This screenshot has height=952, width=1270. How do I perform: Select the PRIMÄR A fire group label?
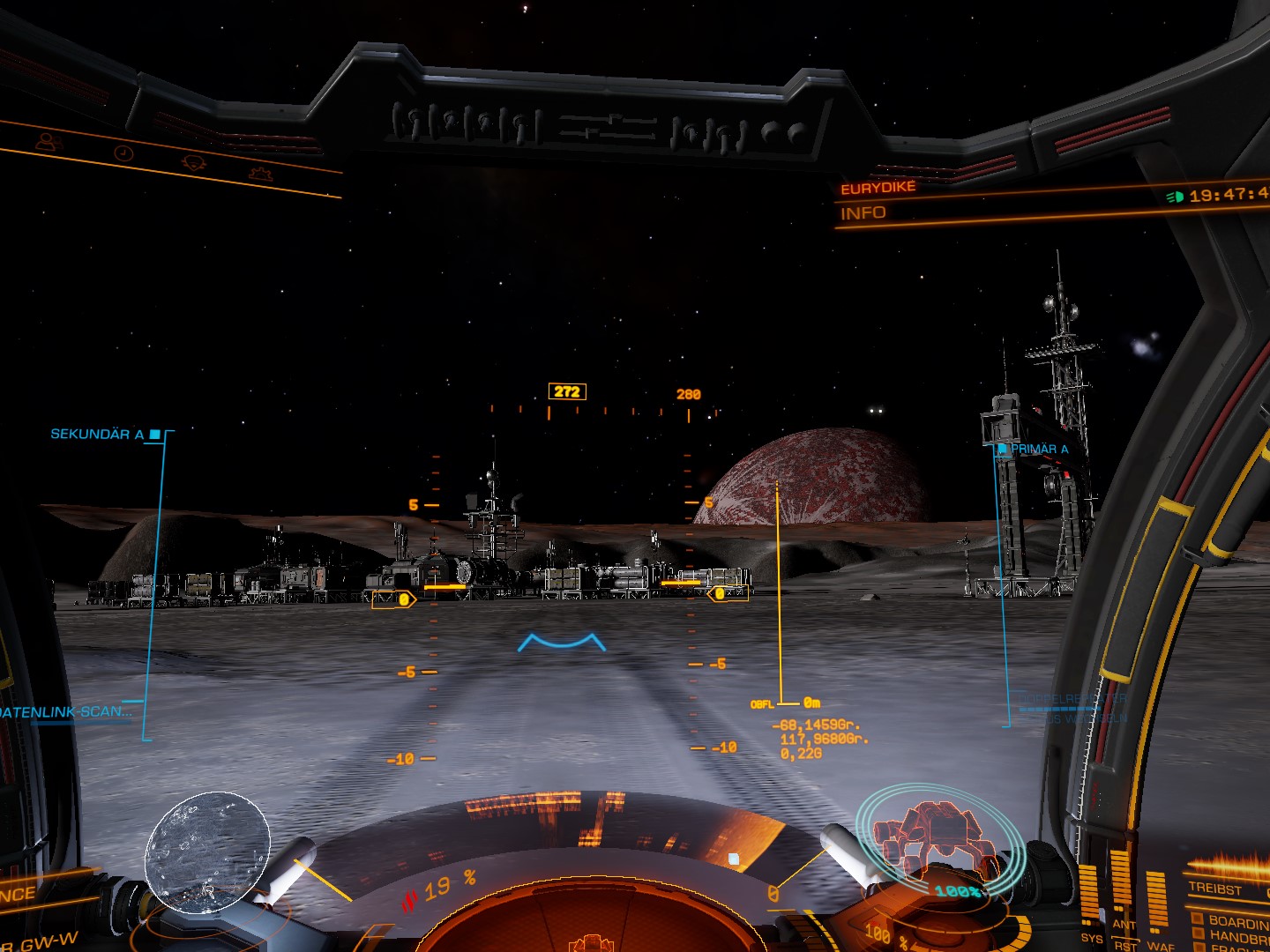(1038, 449)
